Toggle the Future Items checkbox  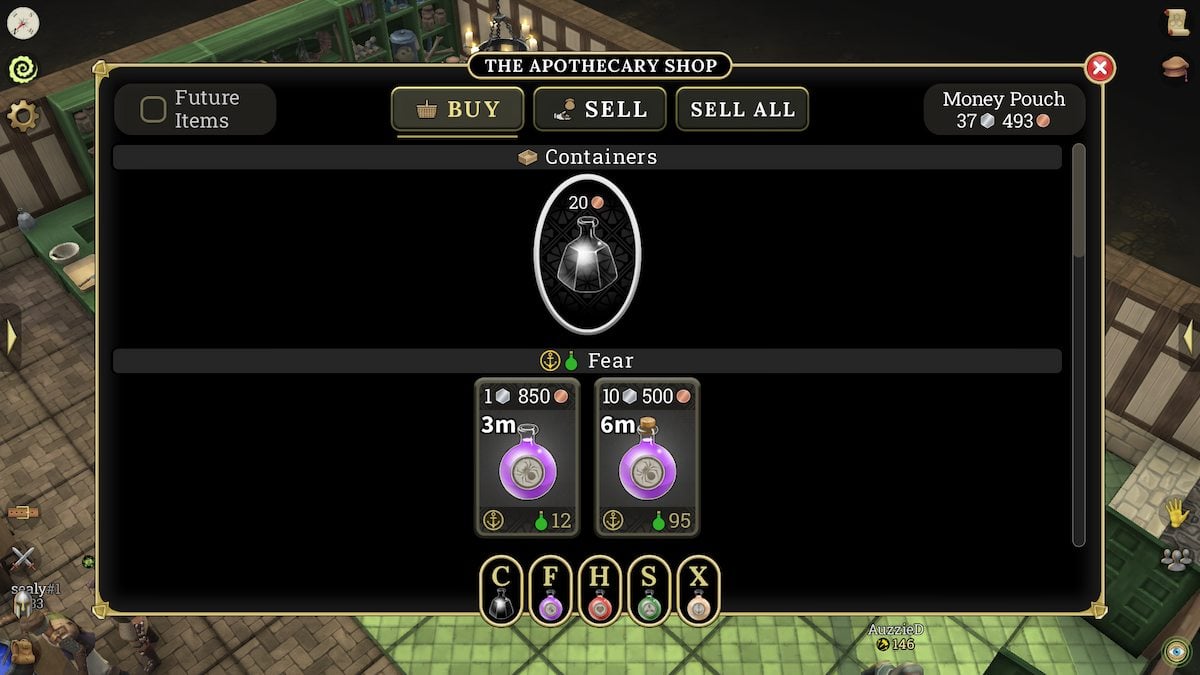coord(153,109)
